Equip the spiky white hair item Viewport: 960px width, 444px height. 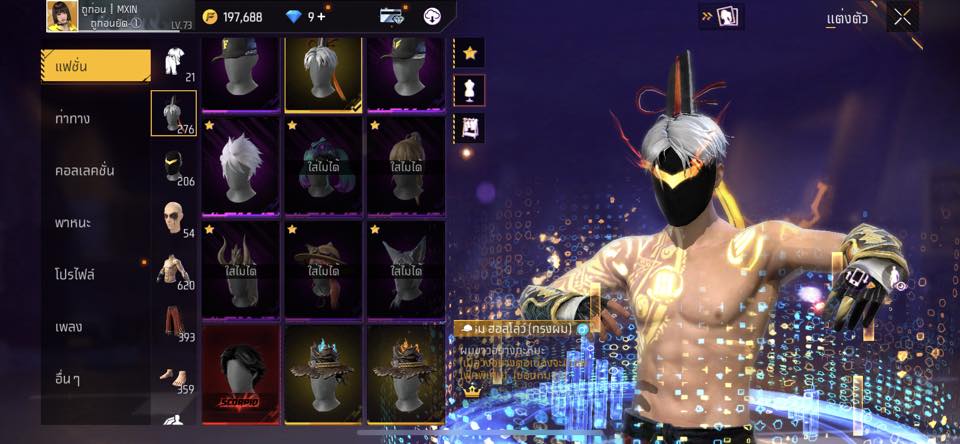(240, 165)
